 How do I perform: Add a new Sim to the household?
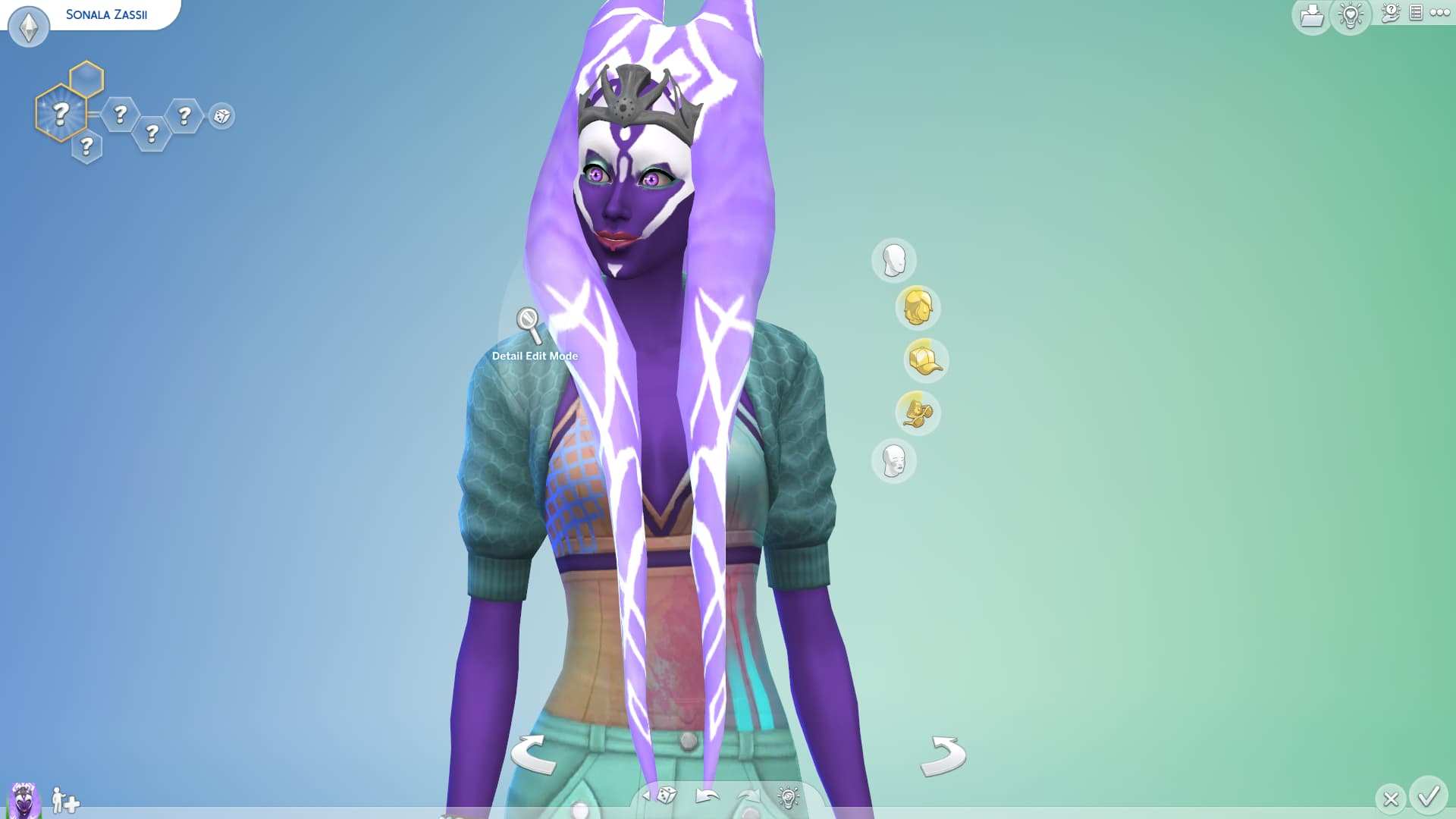pyautogui.click(x=65, y=800)
